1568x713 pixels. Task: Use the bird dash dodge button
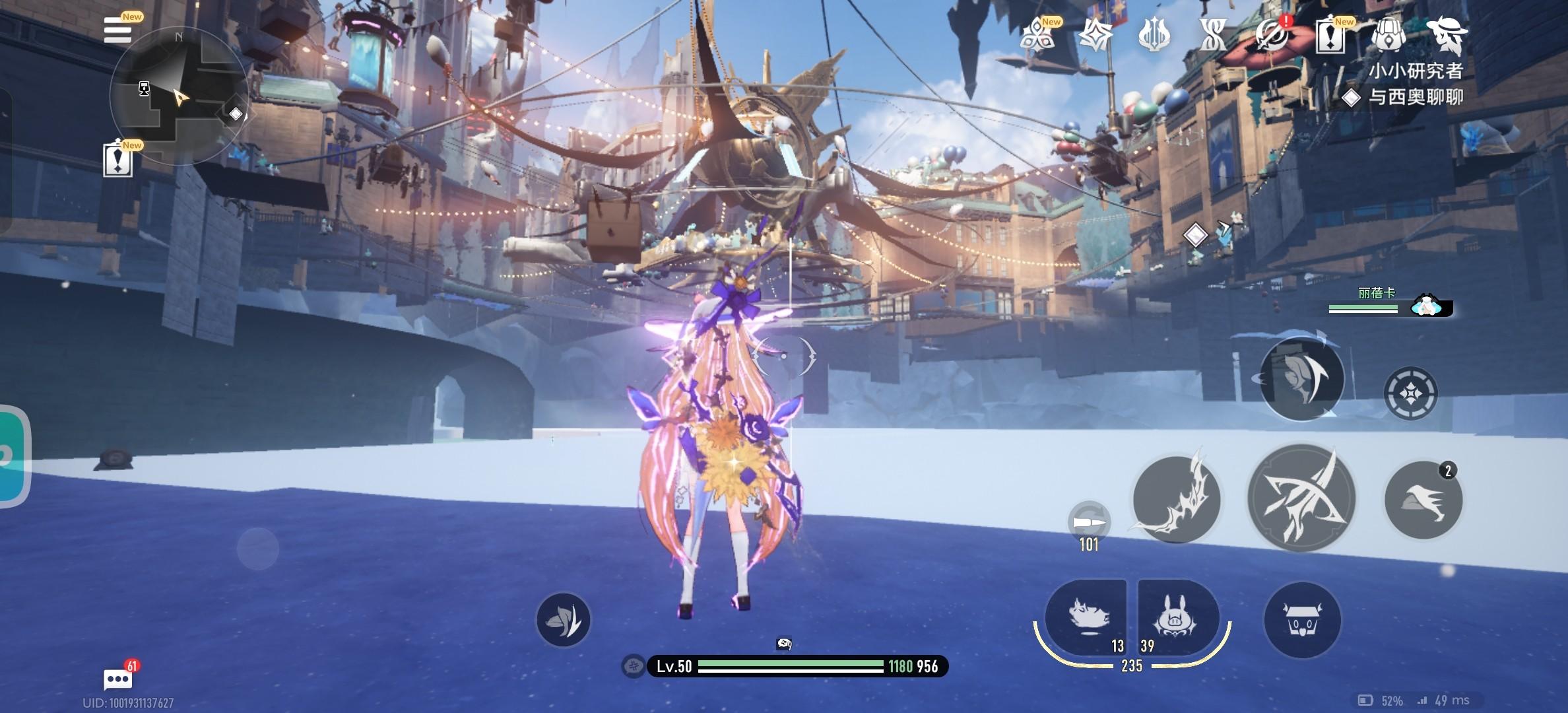pos(1423,500)
